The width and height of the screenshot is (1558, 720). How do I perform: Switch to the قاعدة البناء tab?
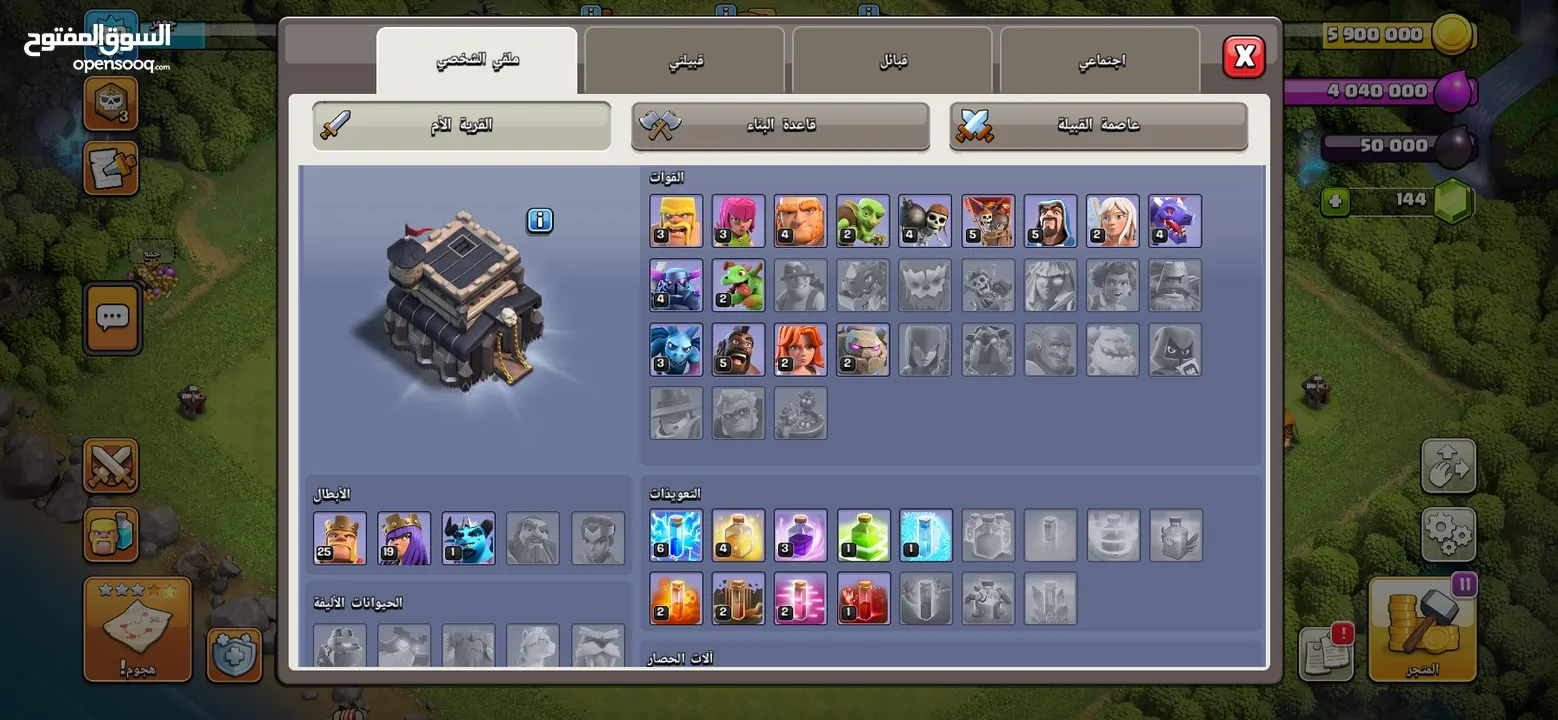(779, 126)
